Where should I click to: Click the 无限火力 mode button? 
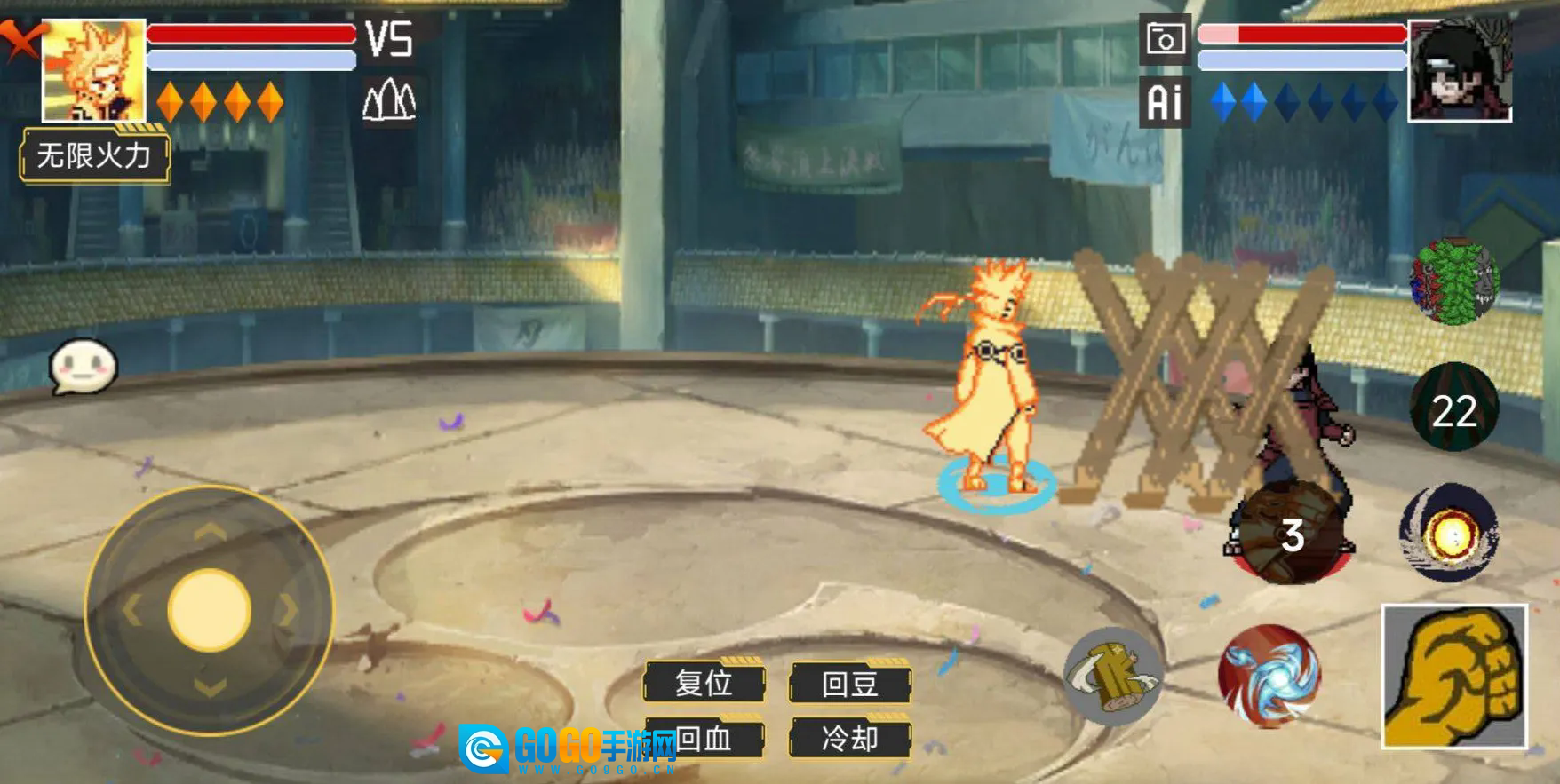pos(94,156)
